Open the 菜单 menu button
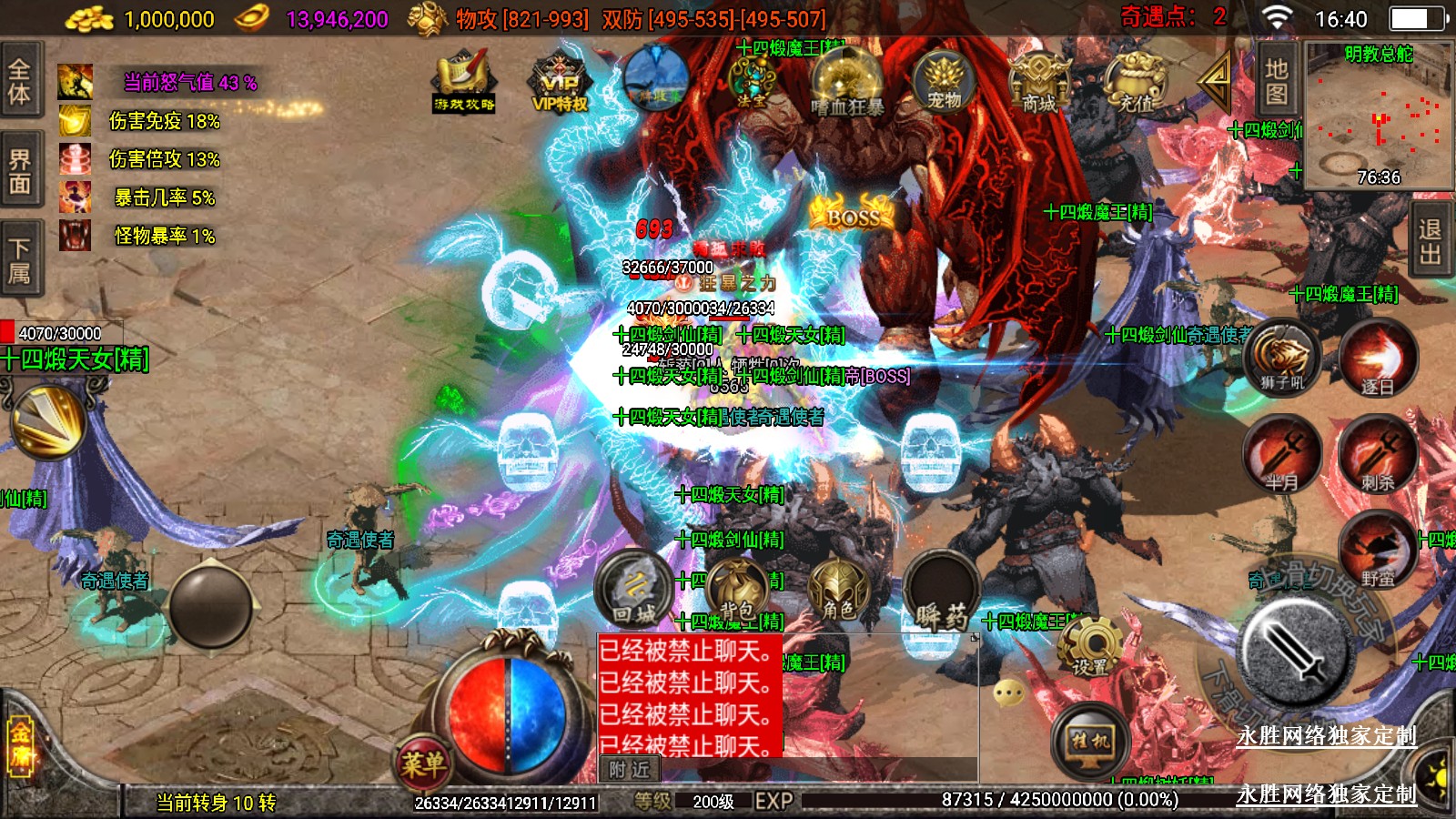This screenshot has width=1456, height=819. point(423,763)
